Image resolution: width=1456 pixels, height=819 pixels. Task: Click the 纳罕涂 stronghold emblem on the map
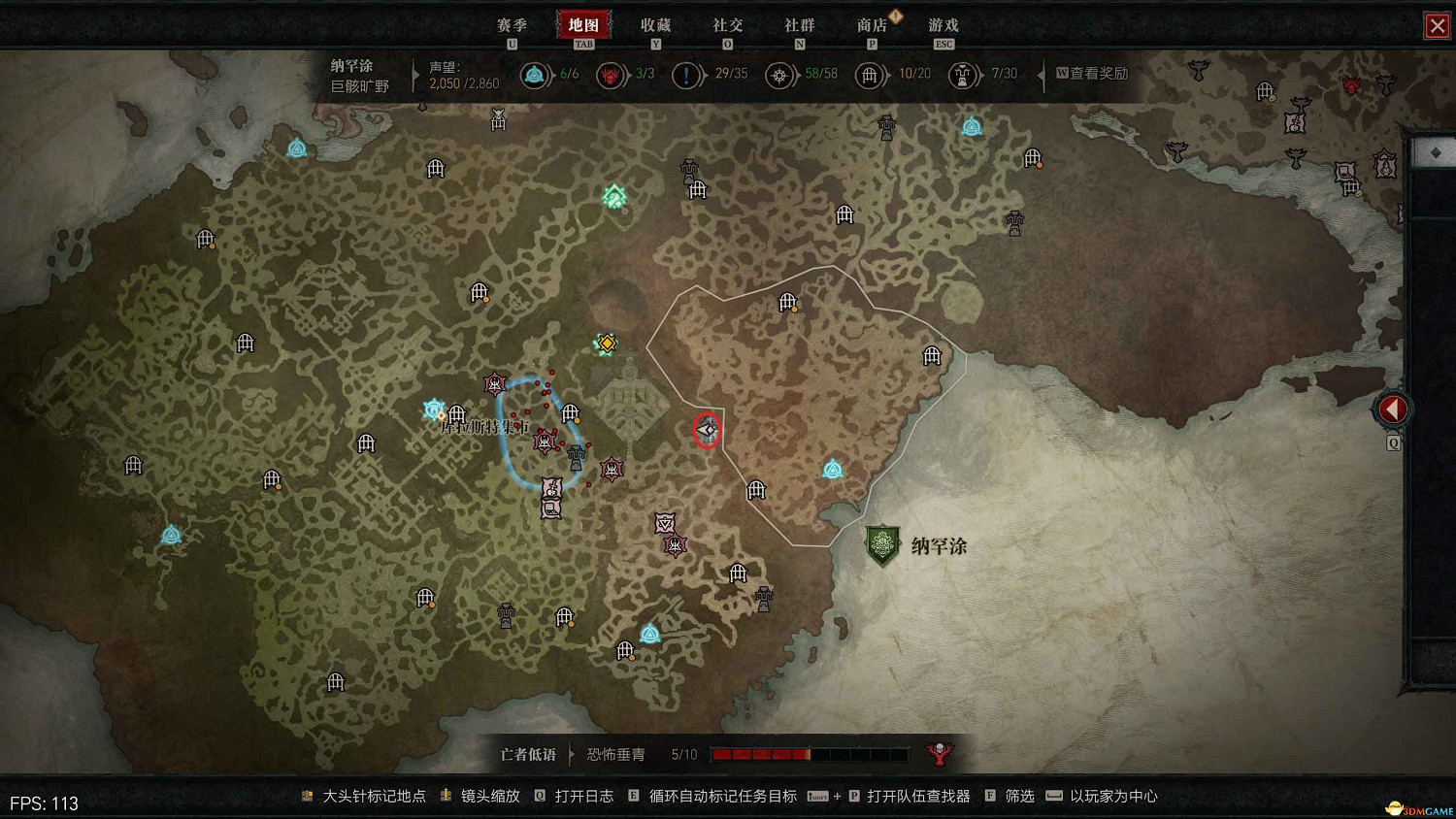click(x=883, y=543)
